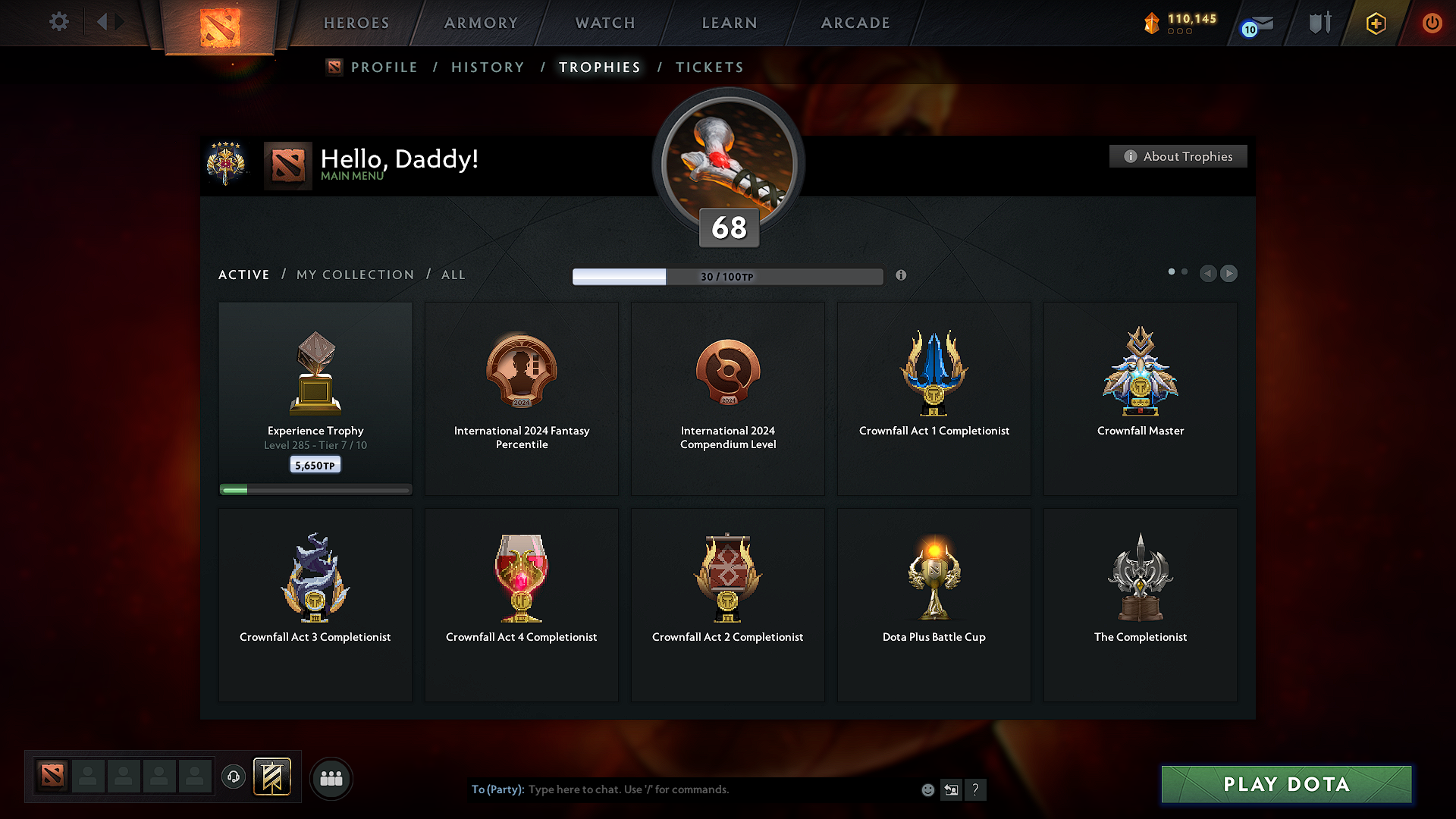Toggle the emoticon picker in chat bar
Viewport: 1456px width, 819px height.
[927, 789]
